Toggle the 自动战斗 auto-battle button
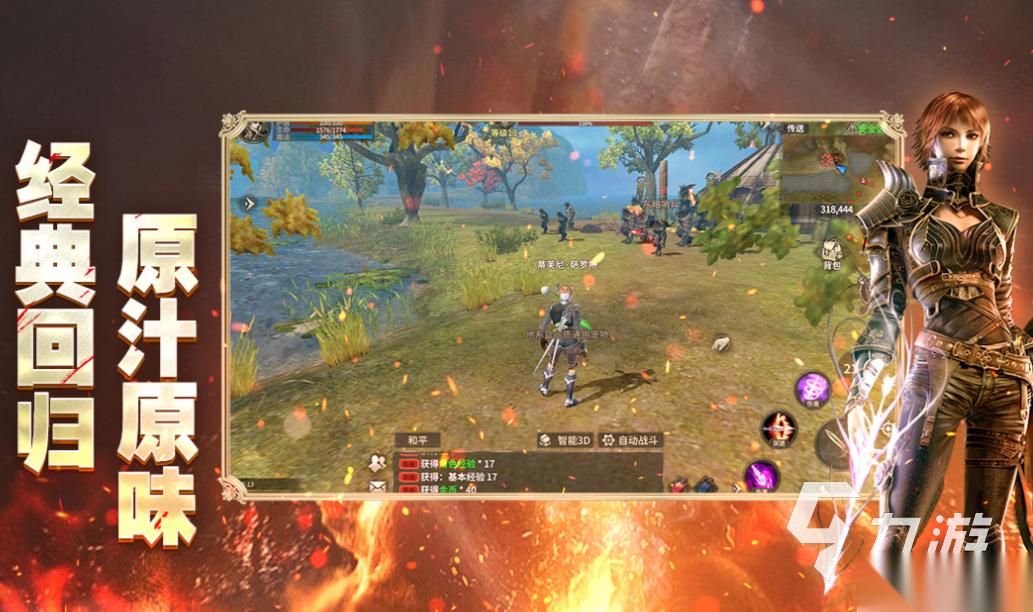 [x=626, y=440]
